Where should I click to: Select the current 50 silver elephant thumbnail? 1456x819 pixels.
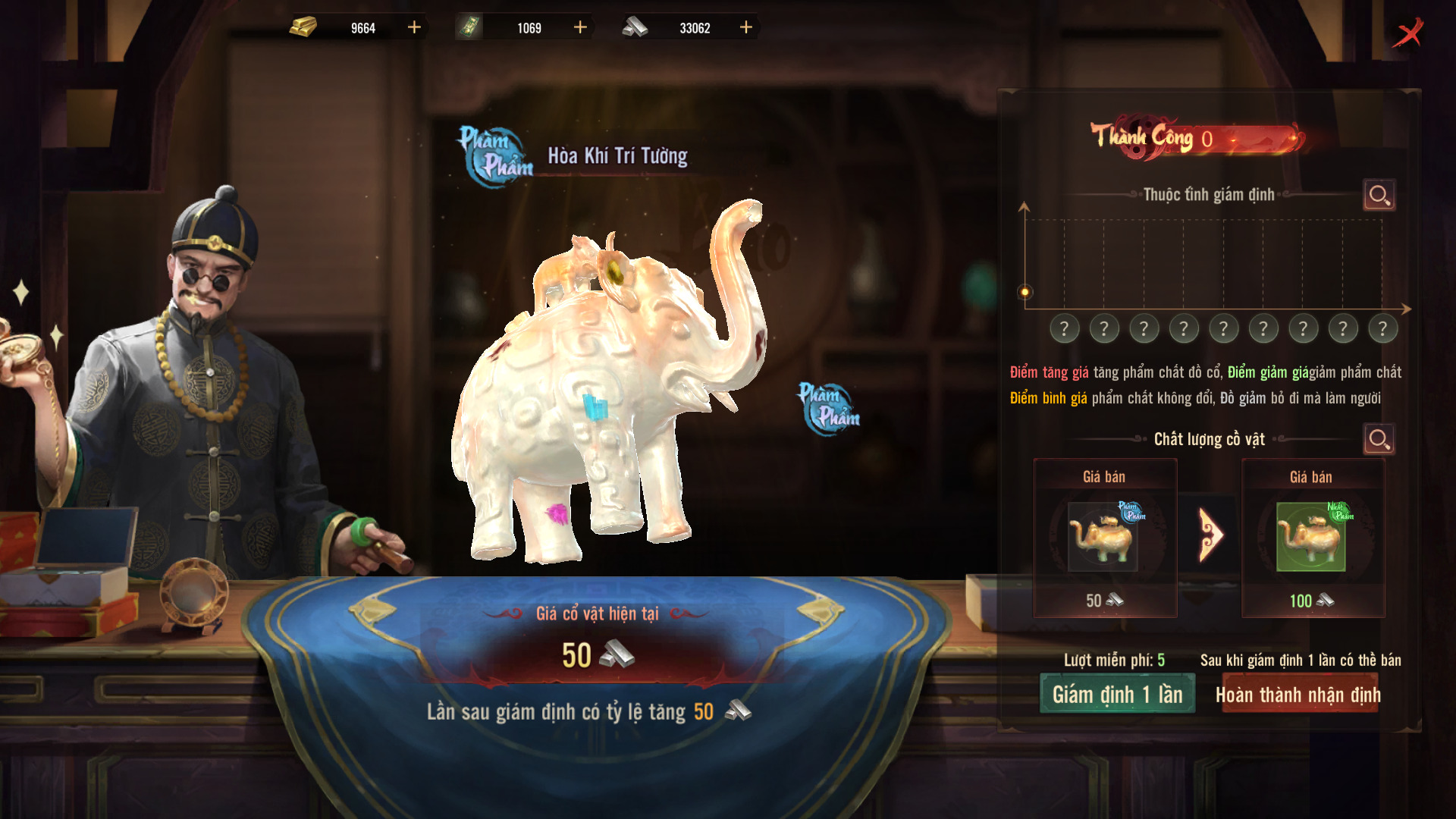pyautogui.click(x=1103, y=536)
